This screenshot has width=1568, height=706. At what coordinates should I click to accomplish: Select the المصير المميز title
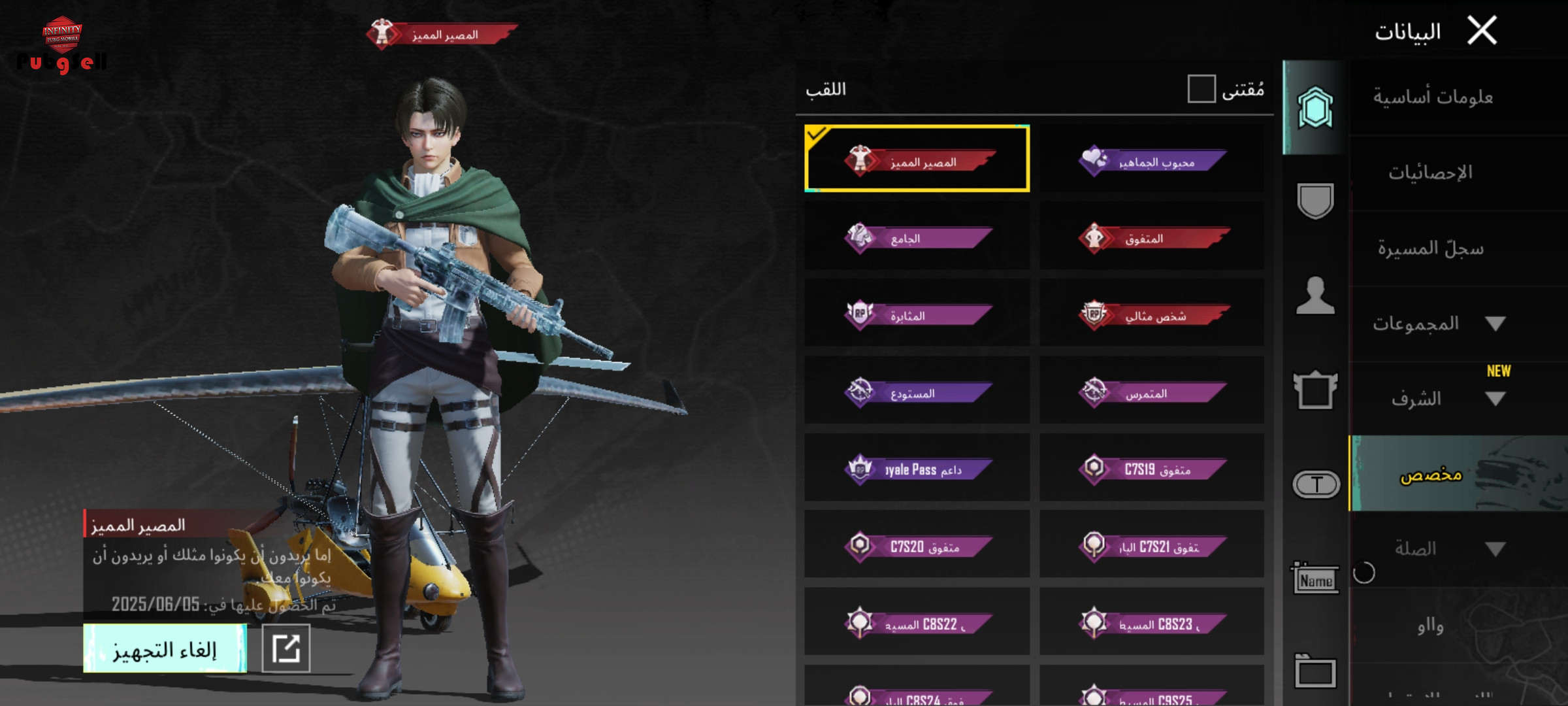(917, 159)
